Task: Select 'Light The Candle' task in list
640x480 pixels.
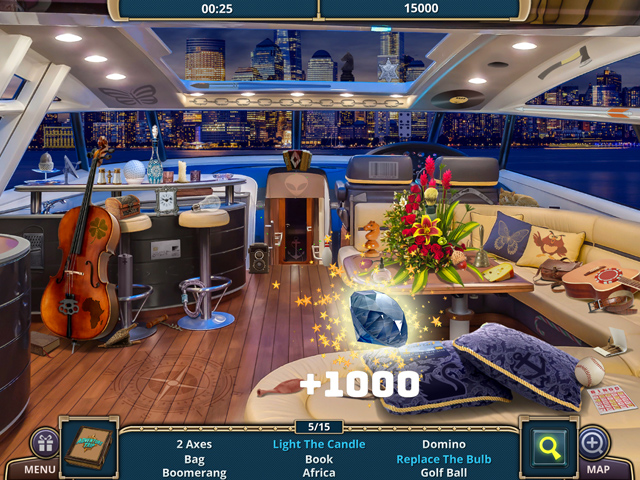Action: pos(319,444)
